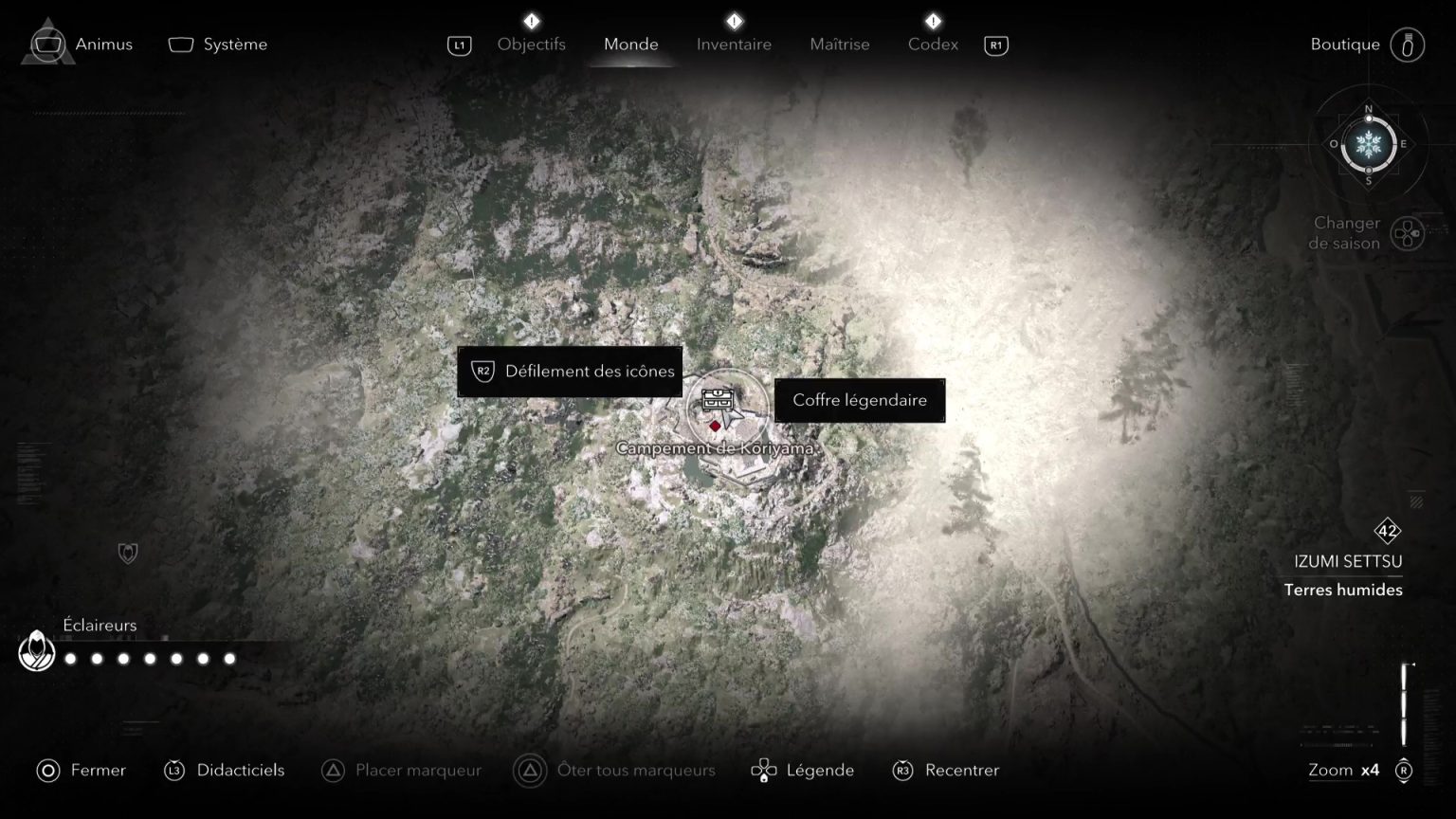This screenshot has width=1456, height=819.
Task: Click the Éclaireurs scout hood icon
Action: coord(36,651)
